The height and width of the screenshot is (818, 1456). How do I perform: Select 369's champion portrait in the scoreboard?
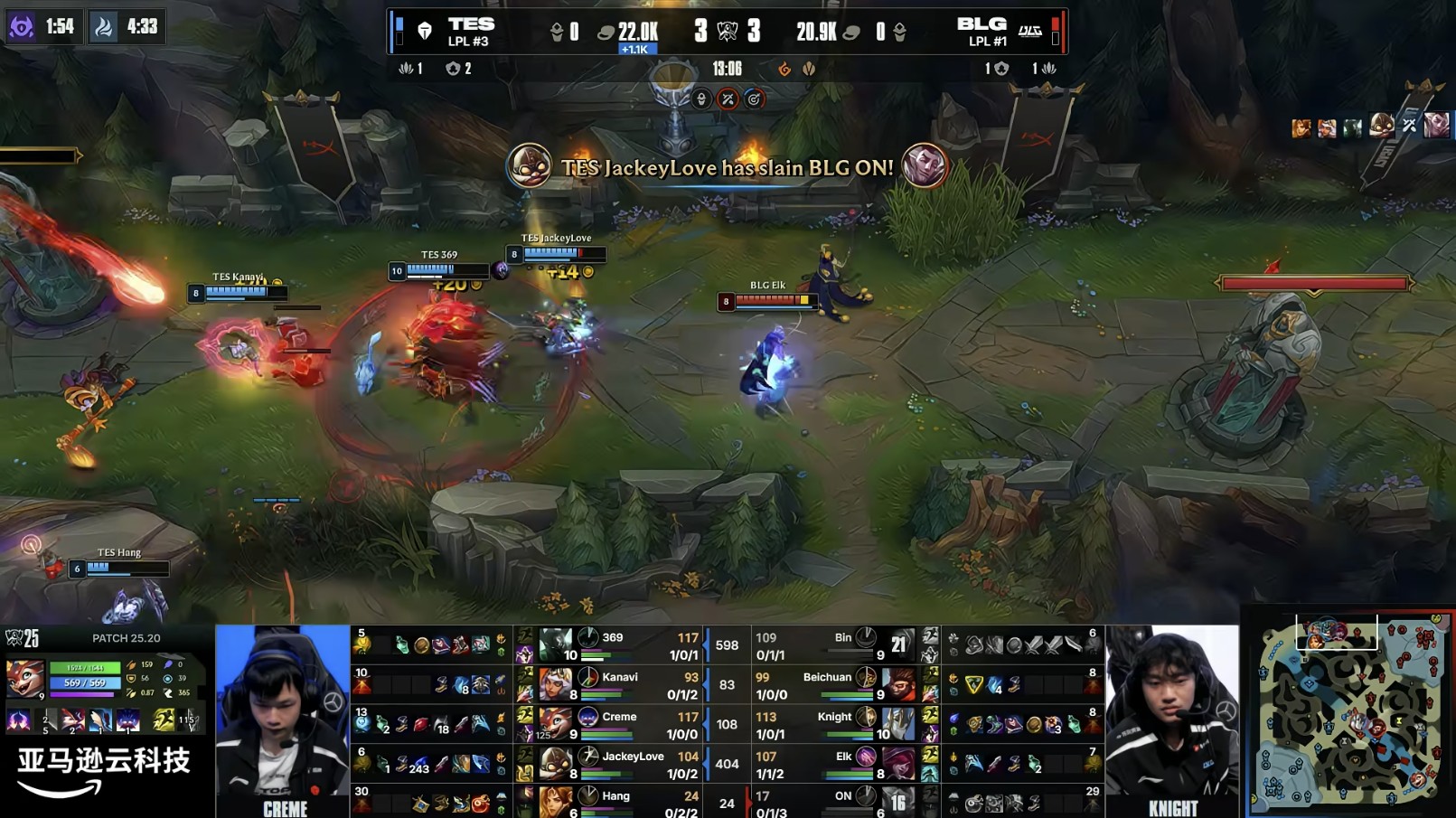[555, 645]
